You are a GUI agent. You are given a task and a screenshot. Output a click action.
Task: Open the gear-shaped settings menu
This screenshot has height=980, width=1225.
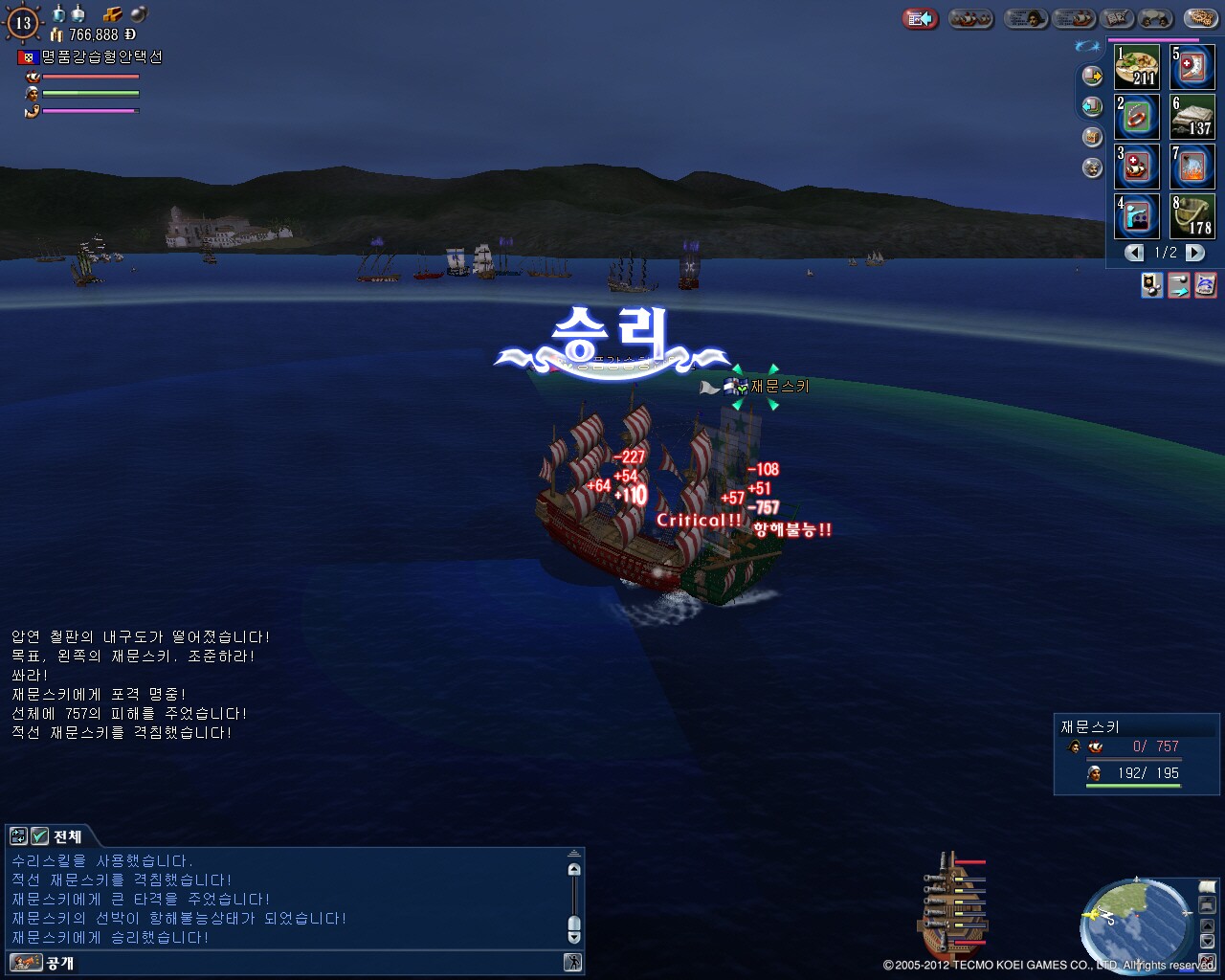pos(1200,18)
